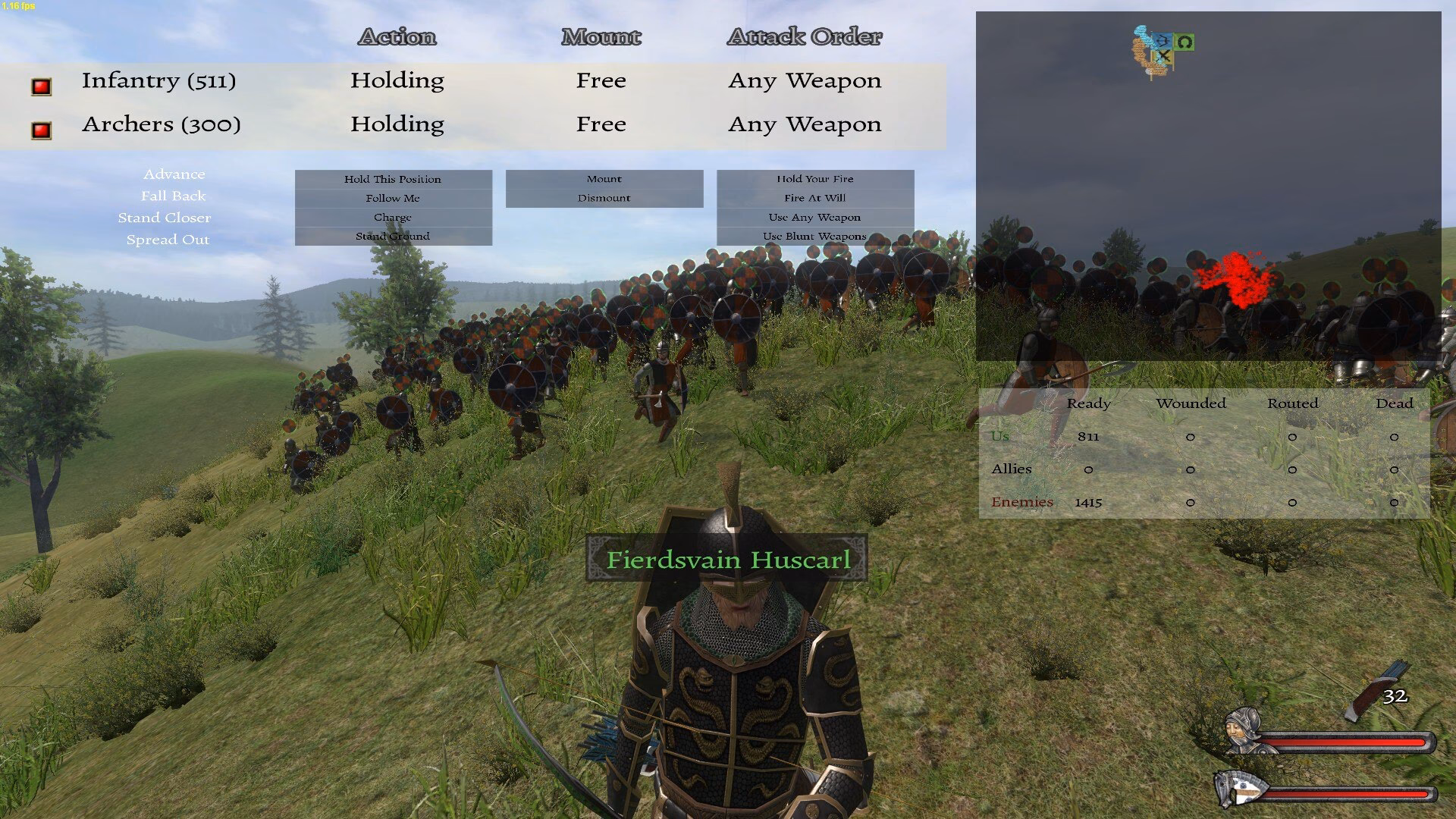Viewport: 1456px width, 819px height.
Task: Toggle Hold Your Fire for selected troops
Action: [x=815, y=179]
